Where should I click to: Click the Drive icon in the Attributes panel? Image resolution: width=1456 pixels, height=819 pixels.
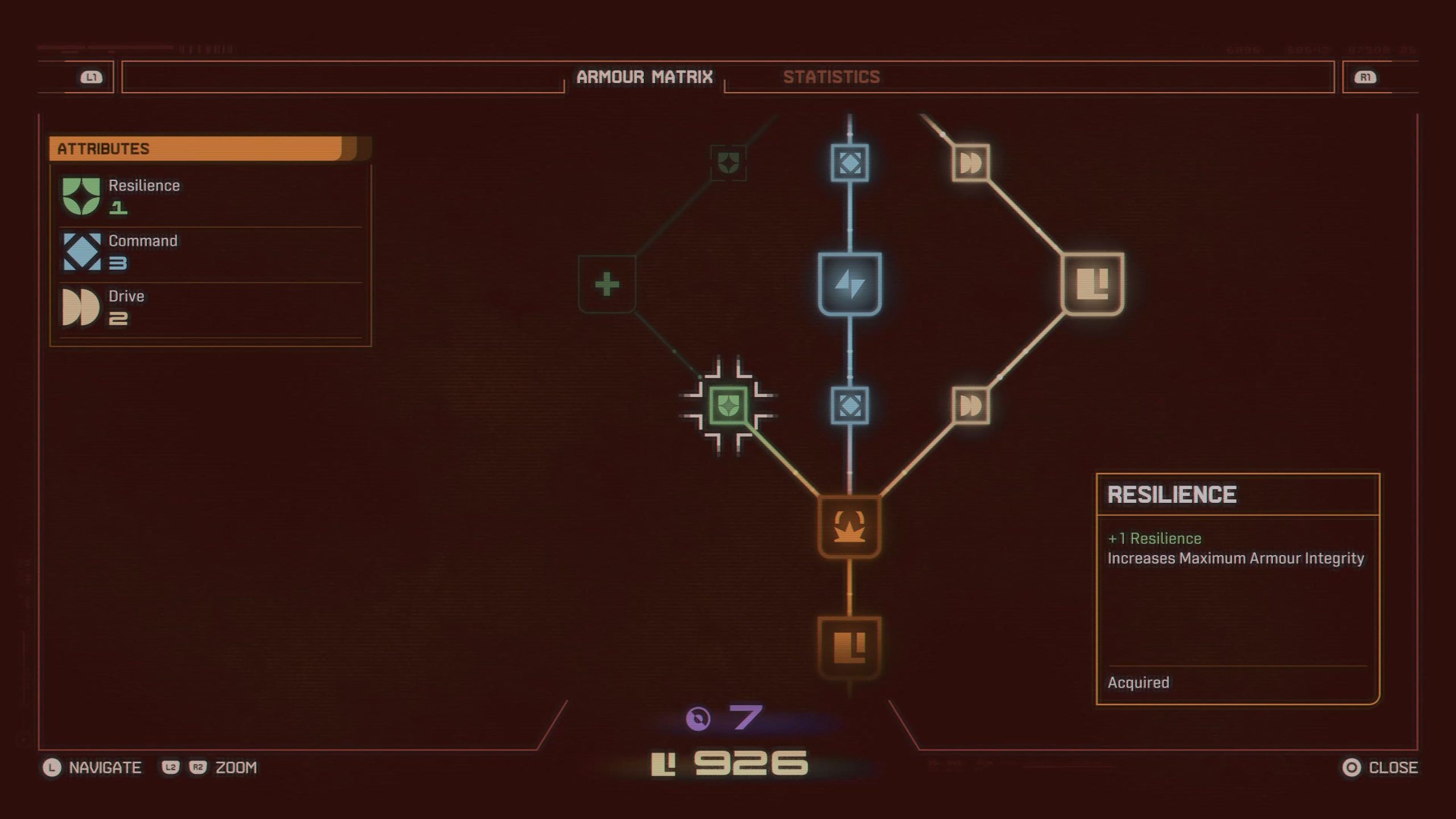point(79,308)
